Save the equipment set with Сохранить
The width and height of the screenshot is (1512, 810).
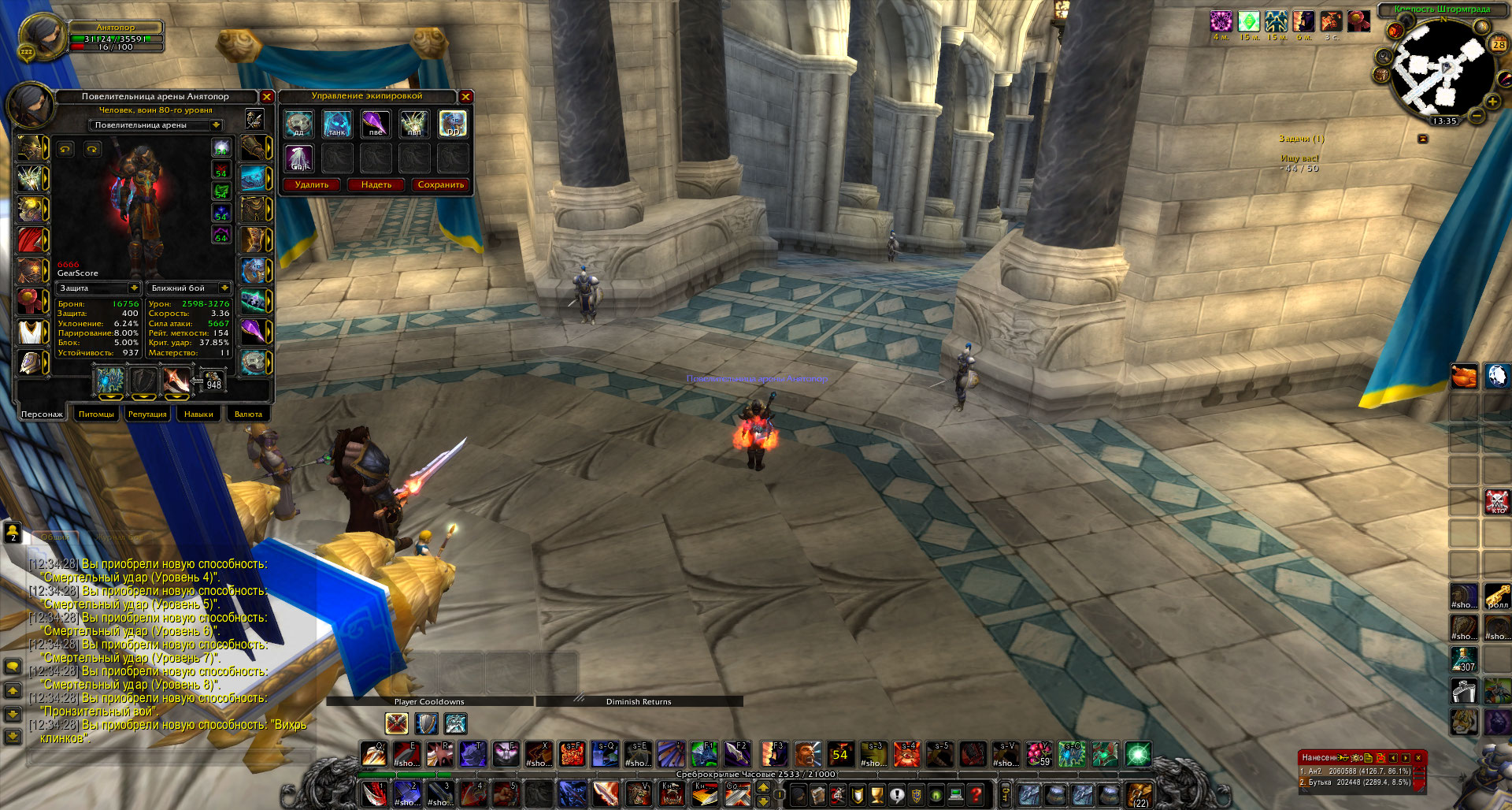tap(441, 185)
